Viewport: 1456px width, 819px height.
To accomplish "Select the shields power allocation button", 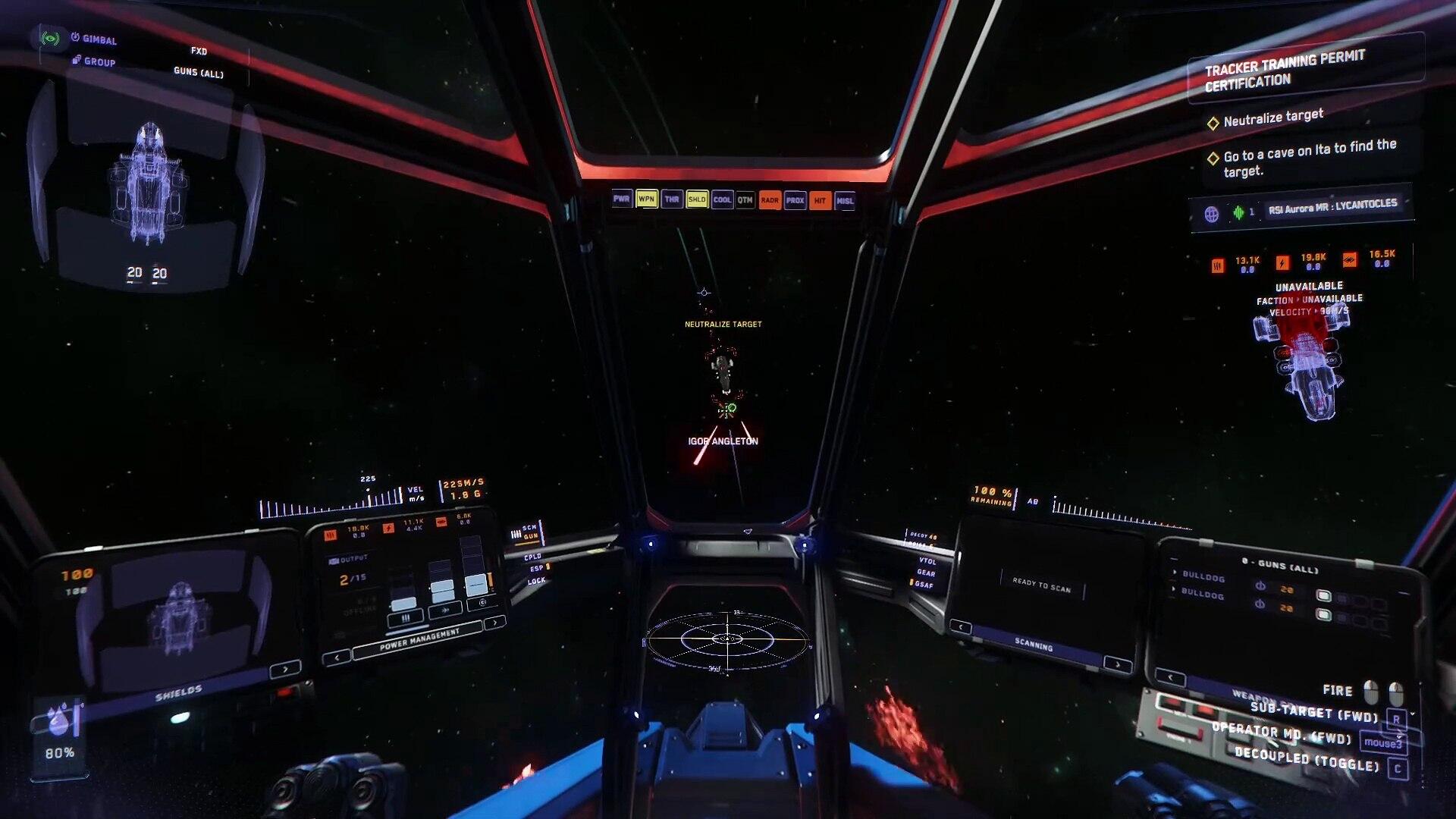I will click(x=482, y=604).
